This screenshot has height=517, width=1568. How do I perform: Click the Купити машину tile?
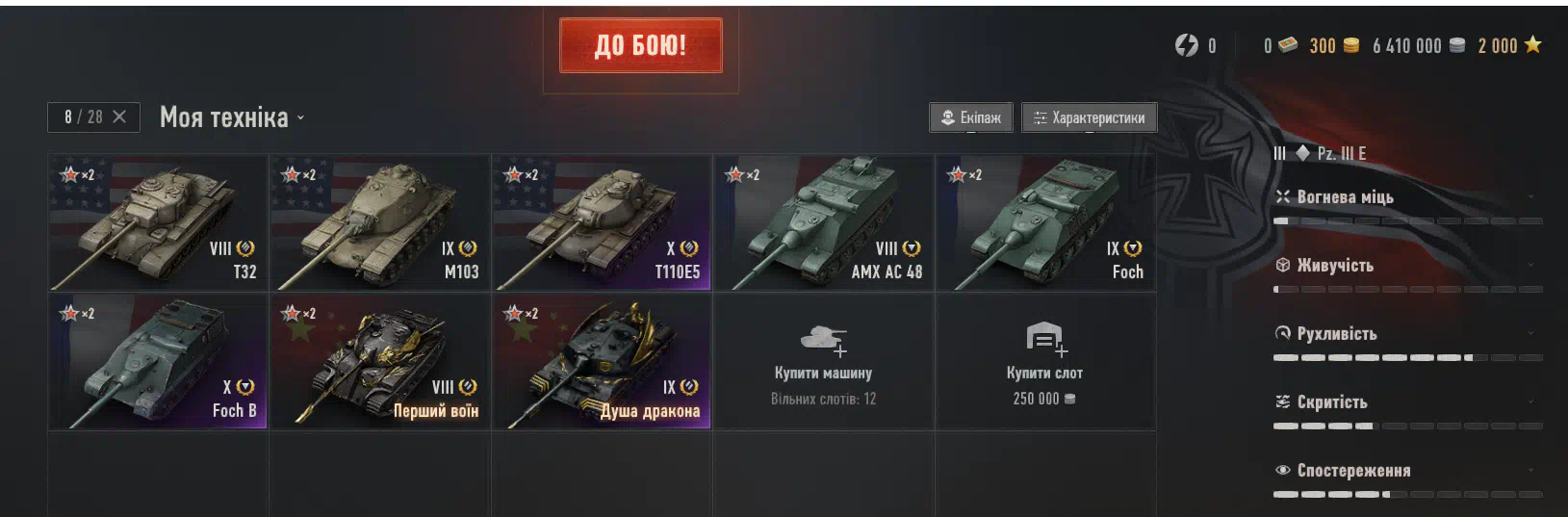(823, 361)
